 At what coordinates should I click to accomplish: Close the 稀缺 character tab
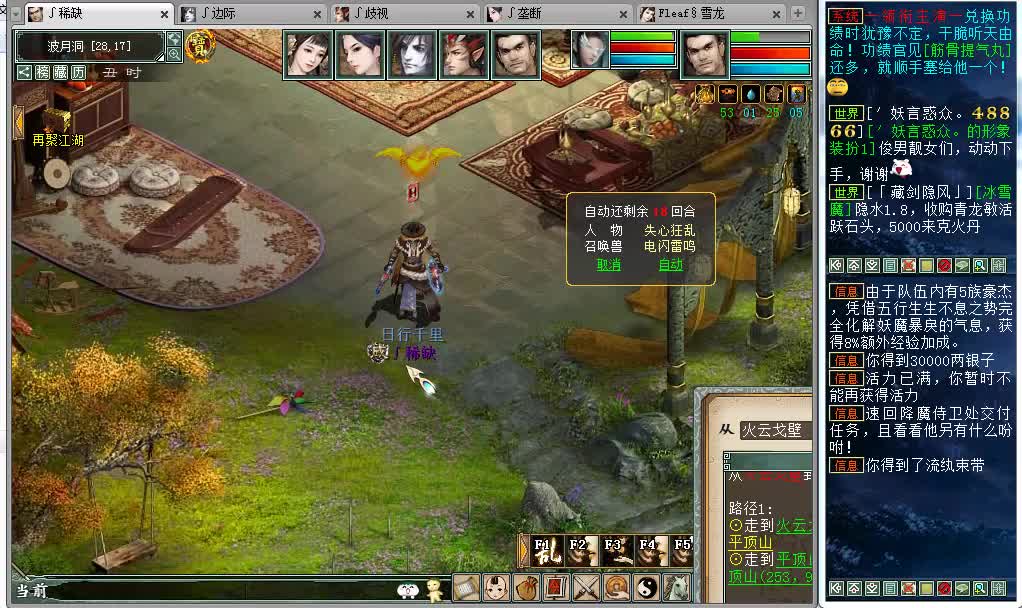(x=165, y=15)
